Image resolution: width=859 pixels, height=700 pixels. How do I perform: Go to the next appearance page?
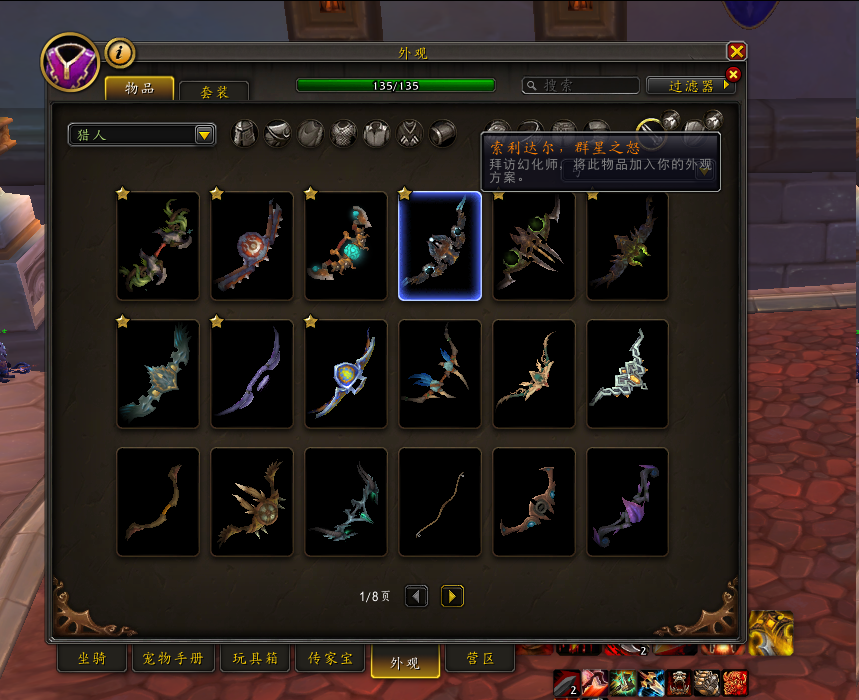pos(452,596)
